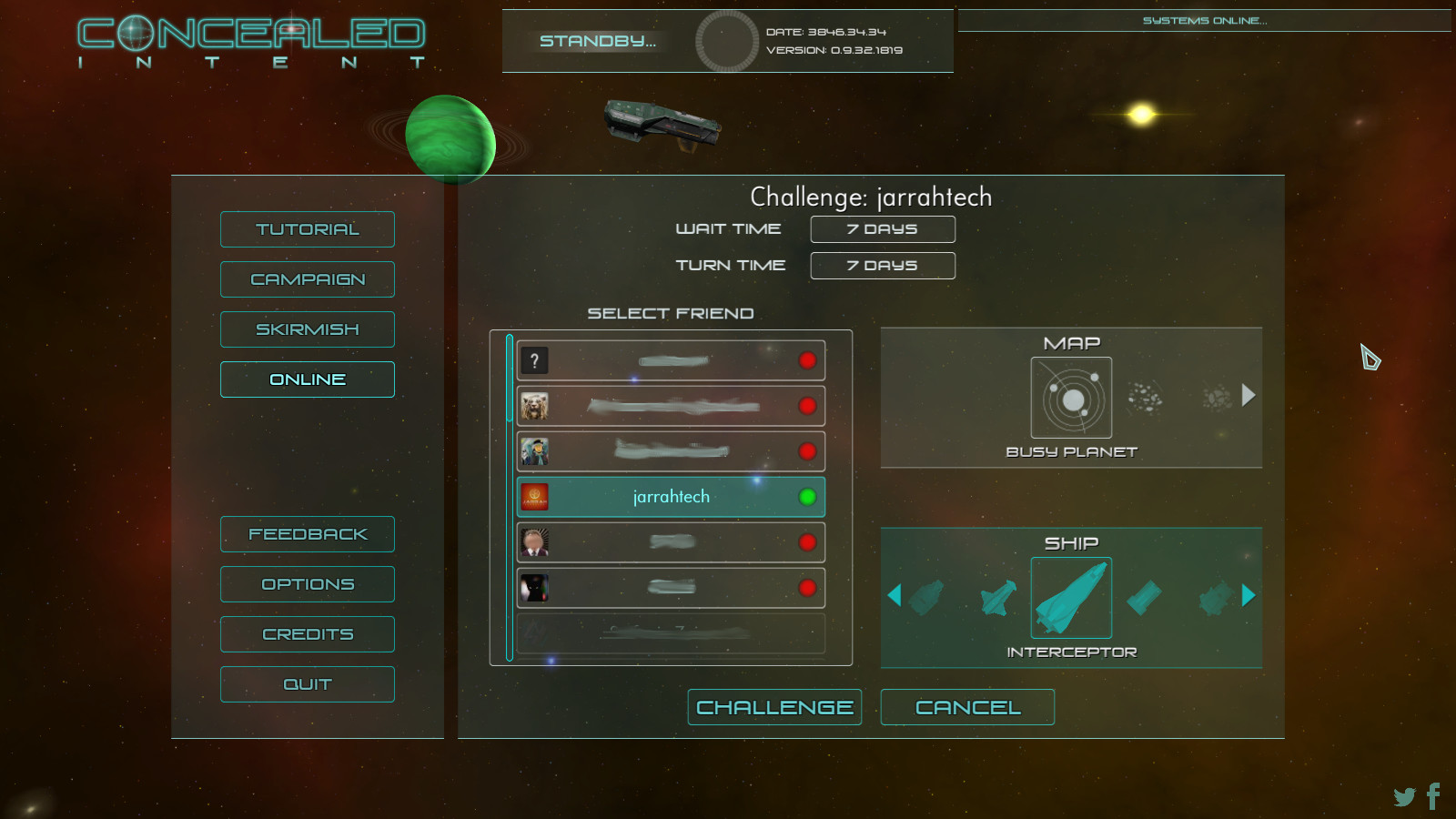Image resolution: width=1456 pixels, height=819 pixels.
Task: Click the right arrow to change the map
Action: [1248, 397]
